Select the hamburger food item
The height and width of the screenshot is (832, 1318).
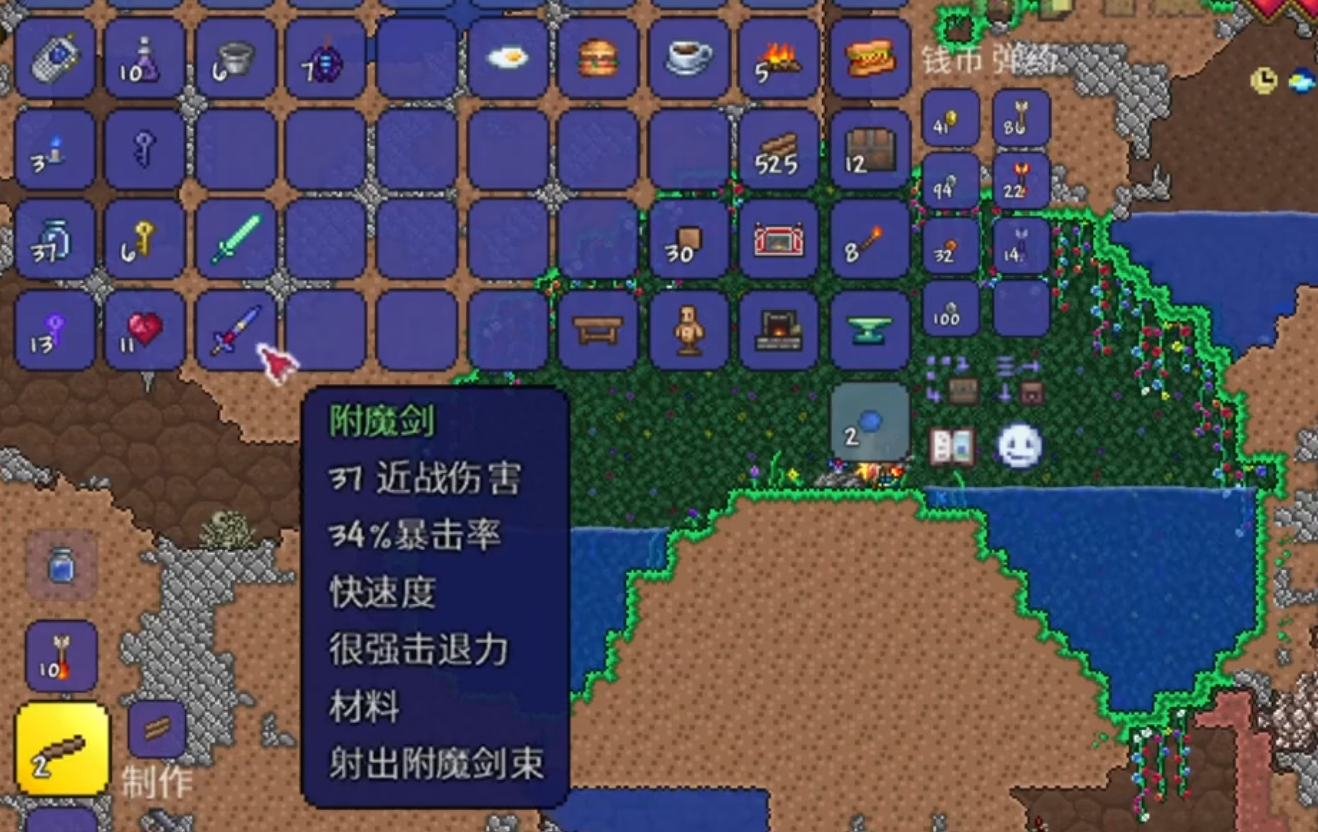coord(595,60)
